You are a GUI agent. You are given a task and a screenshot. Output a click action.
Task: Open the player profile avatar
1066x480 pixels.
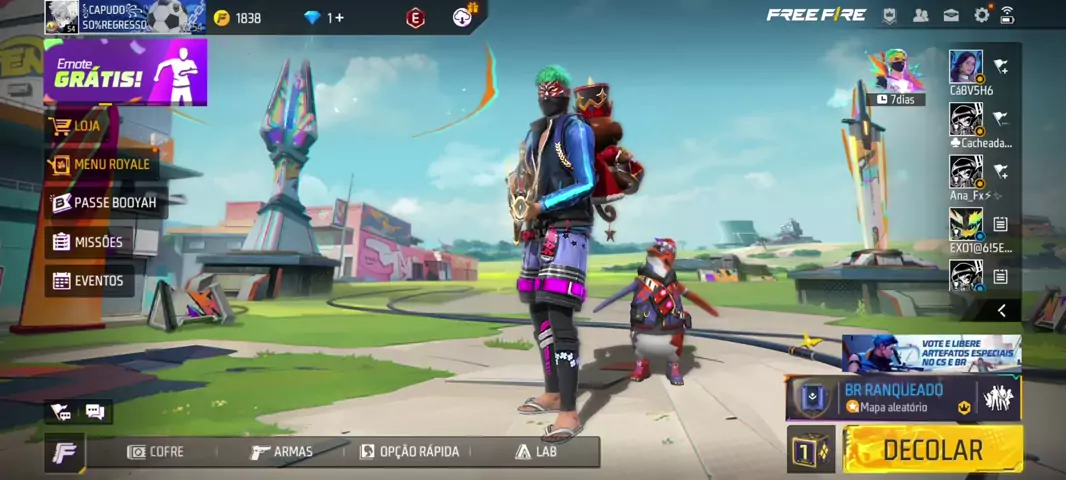coord(62,17)
